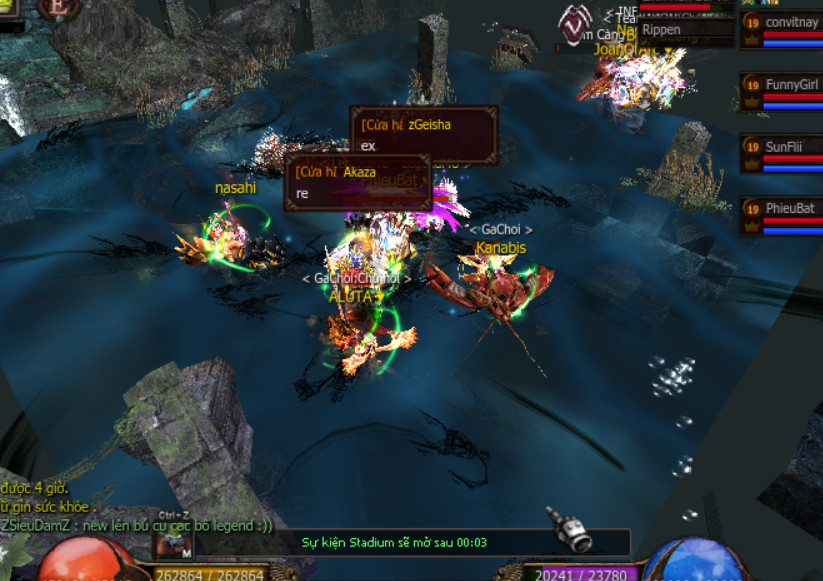
Task: Click the guild crest emblem icon
Action: point(574,22)
